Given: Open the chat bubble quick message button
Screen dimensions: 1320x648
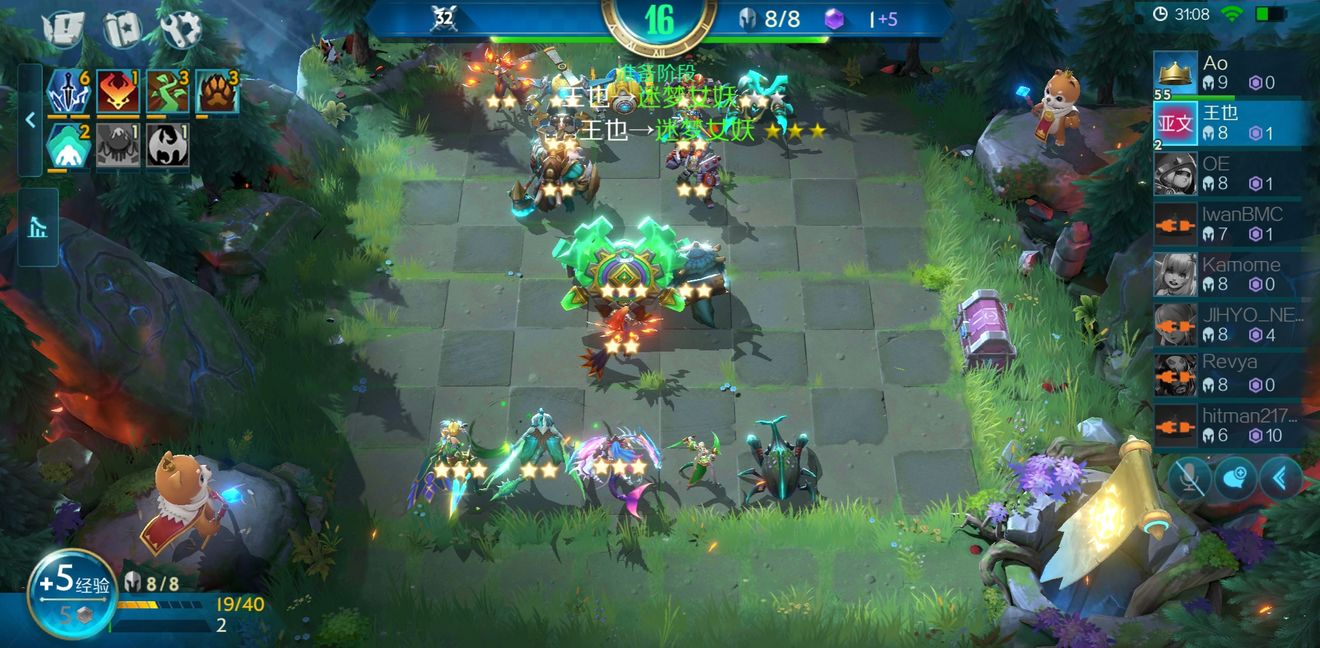Looking at the screenshot, I should [x=1235, y=479].
